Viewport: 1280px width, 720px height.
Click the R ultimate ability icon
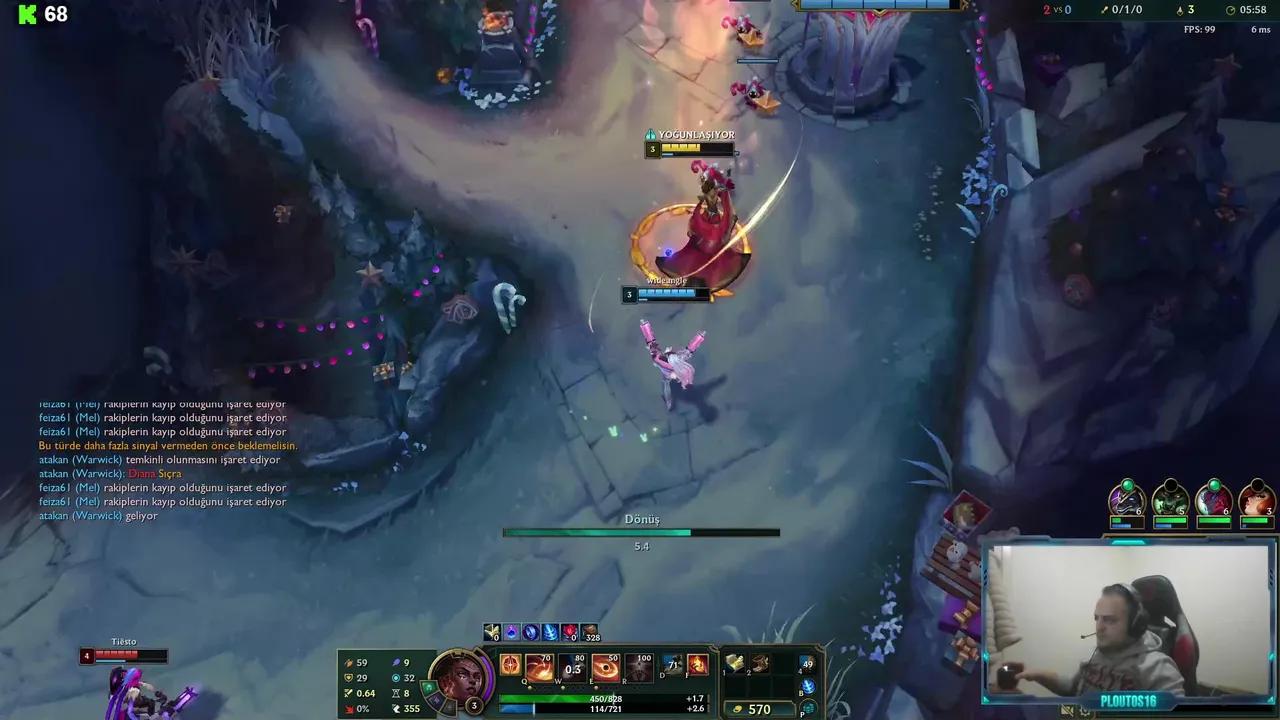[640, 667]
